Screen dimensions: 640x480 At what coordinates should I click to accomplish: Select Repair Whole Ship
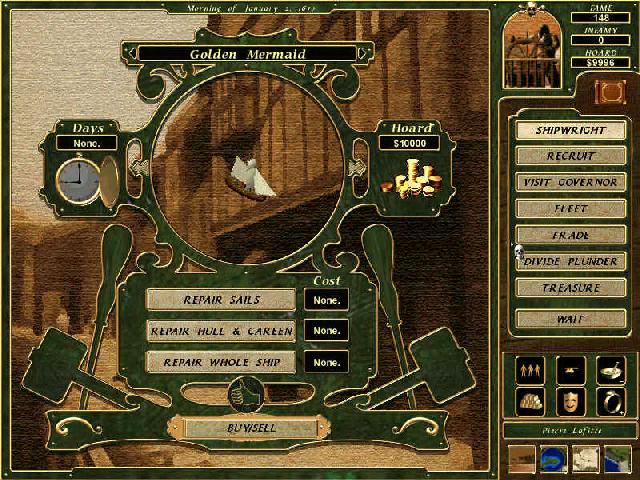(x=221, y=362)
